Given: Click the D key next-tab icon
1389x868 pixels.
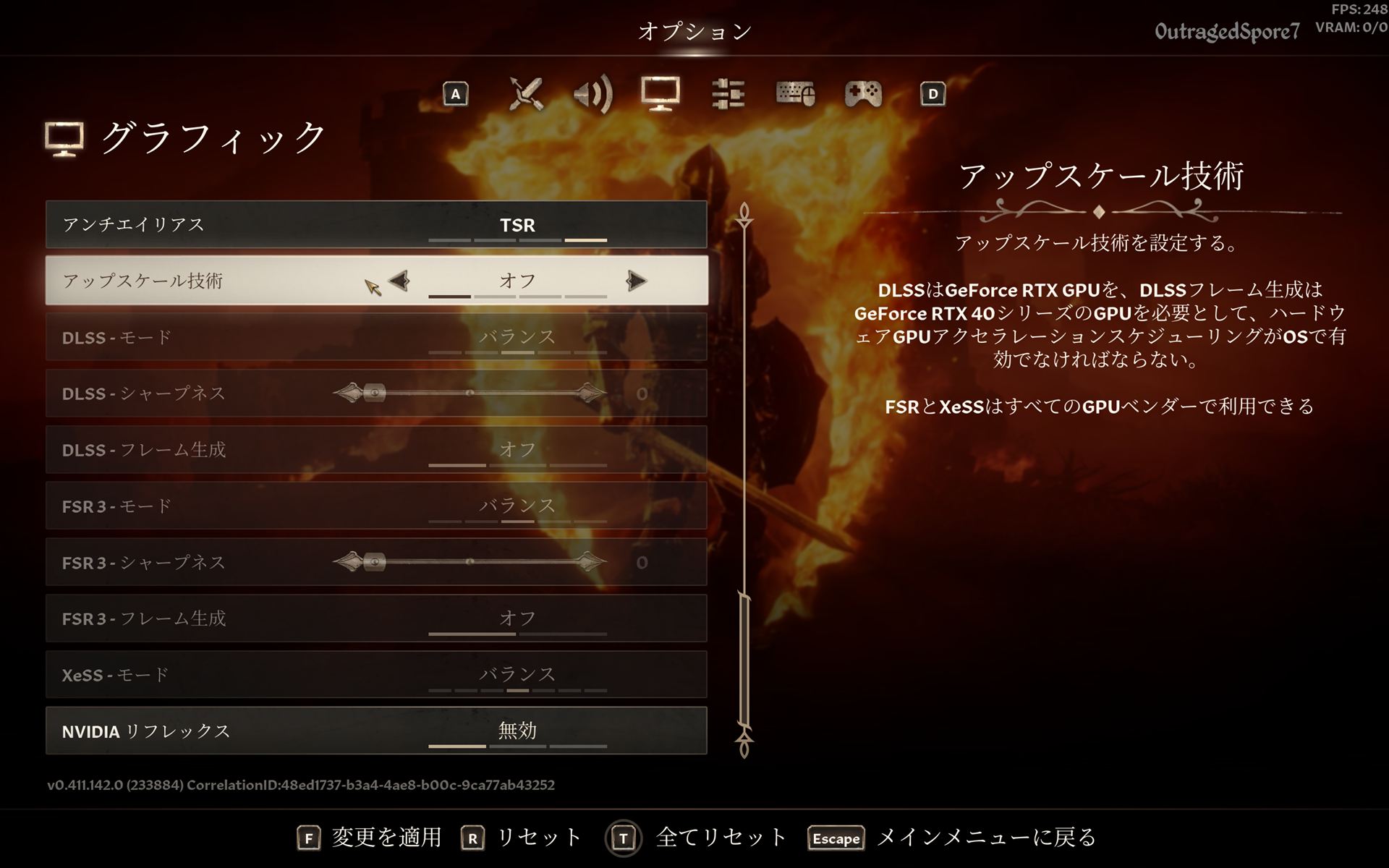Looking at the screenshot, I should [933, 94].
